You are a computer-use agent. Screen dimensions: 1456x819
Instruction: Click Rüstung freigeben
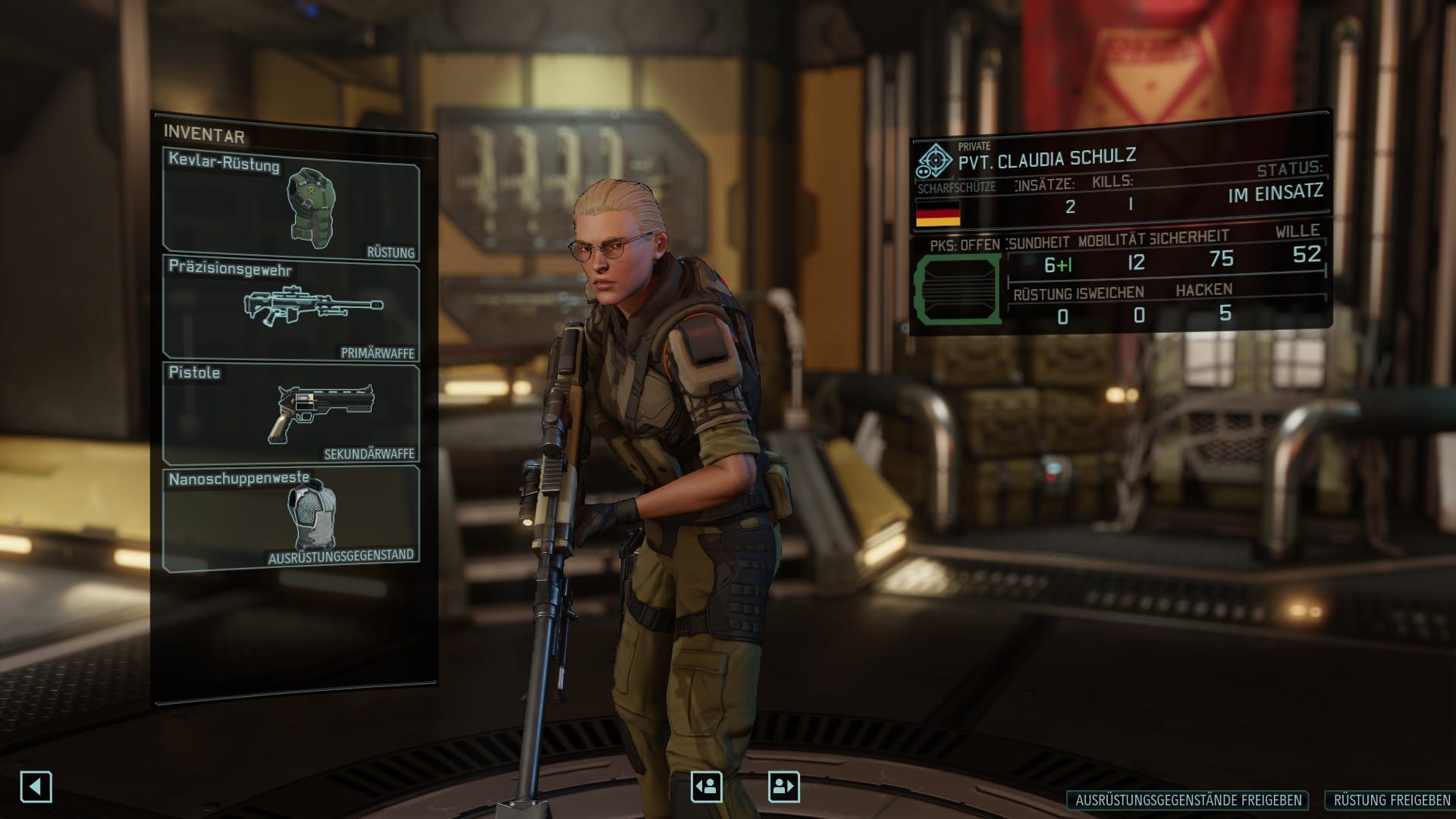(1391, 800)
